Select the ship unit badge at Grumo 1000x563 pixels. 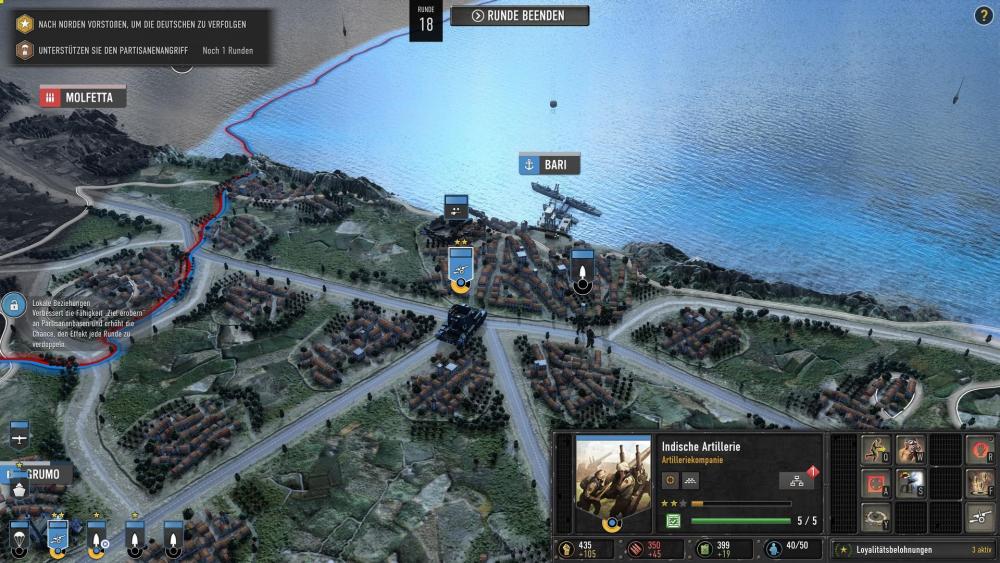(19, 490)
